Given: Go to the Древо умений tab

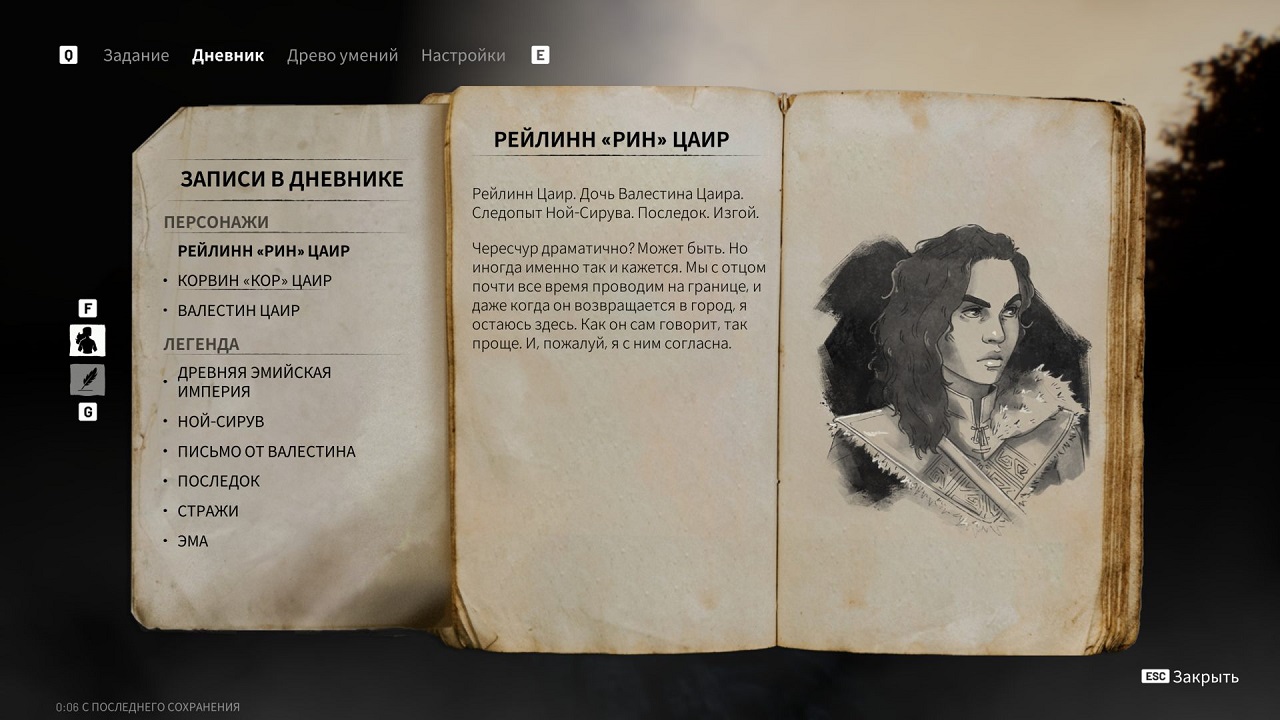Looking at the screenshot, I should tap(342, 55).
